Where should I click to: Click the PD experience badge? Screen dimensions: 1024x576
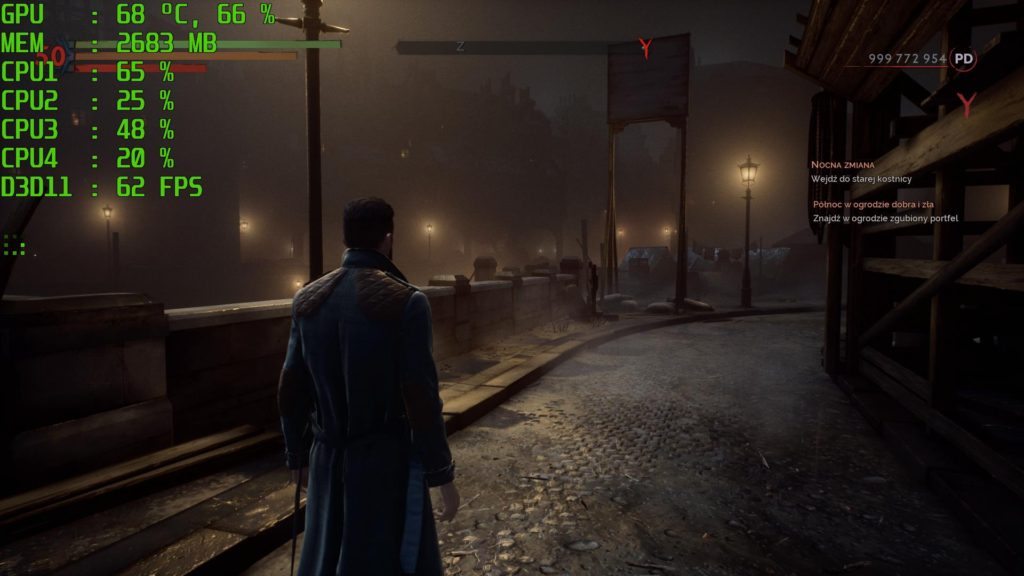click(x=963, y=59)
